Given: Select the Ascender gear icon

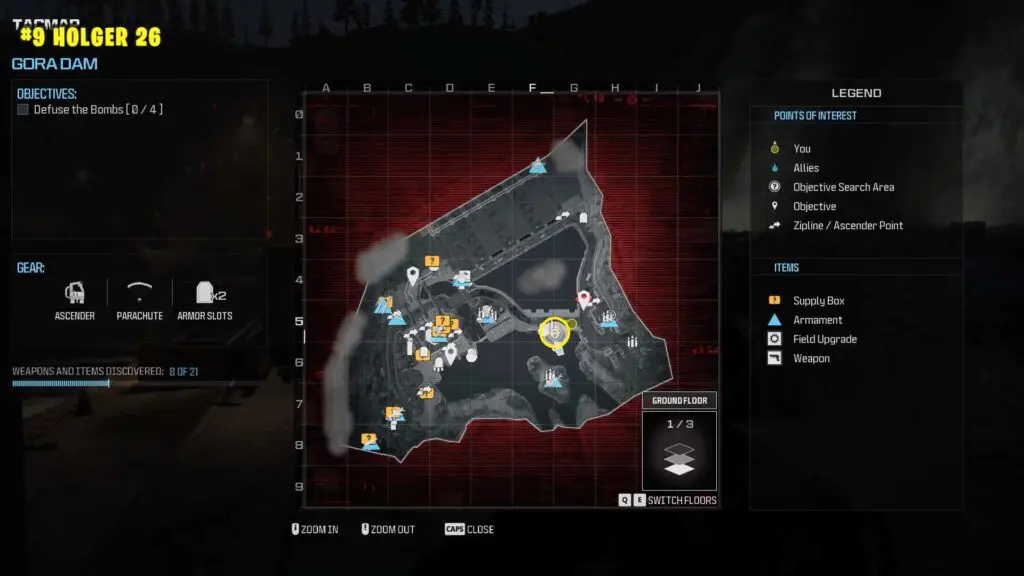Looking at the screenshot, I should click(x=74, y=293).
